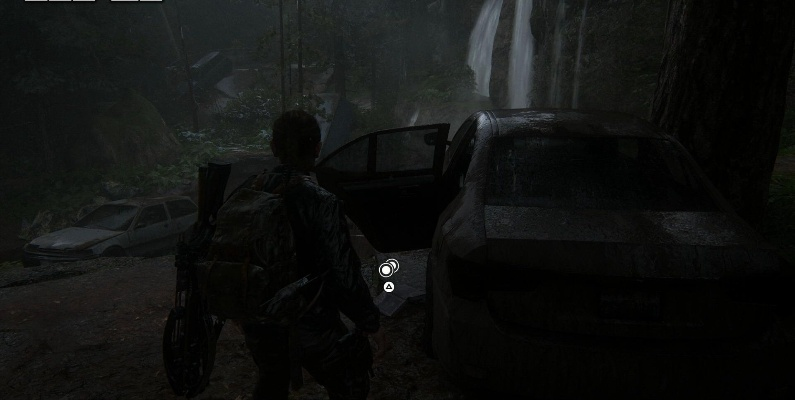Select the overlapping circles interaction marker
The image size is (795, 400).
[x=388, y=268]
